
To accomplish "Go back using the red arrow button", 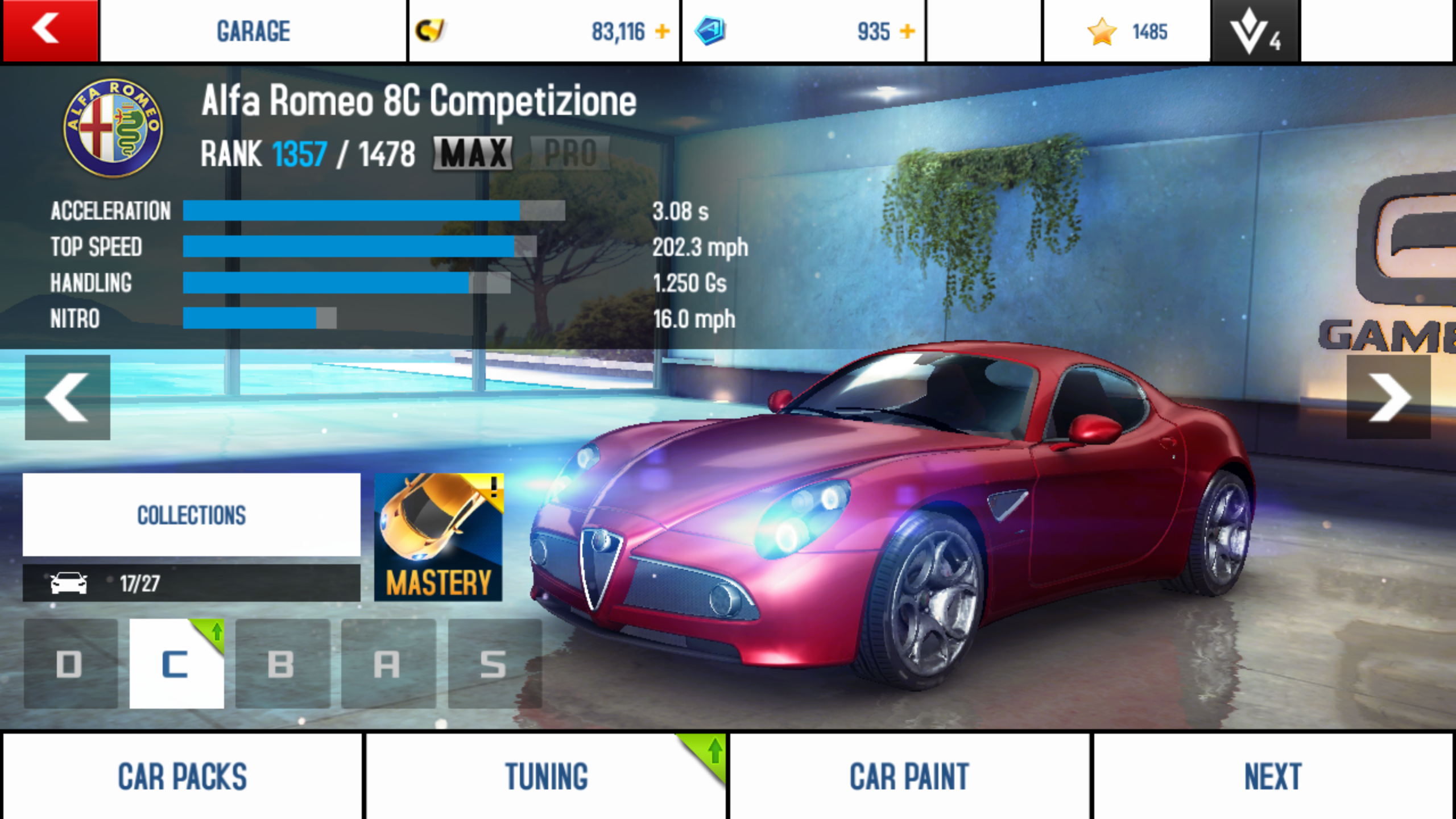I will (50, 31).
